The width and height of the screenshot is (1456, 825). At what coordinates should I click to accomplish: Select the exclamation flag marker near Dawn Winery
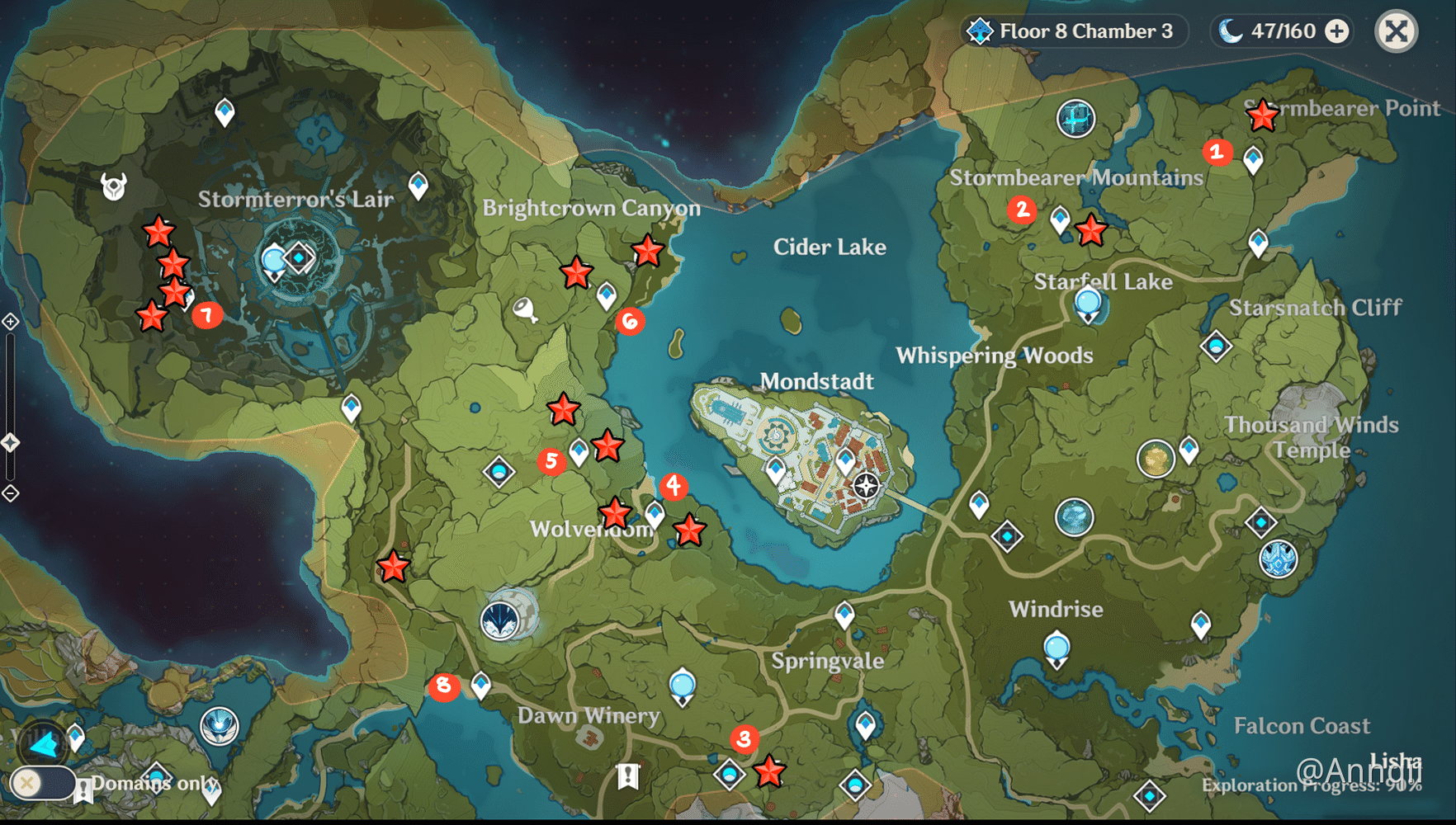click(x=628, y=775)
